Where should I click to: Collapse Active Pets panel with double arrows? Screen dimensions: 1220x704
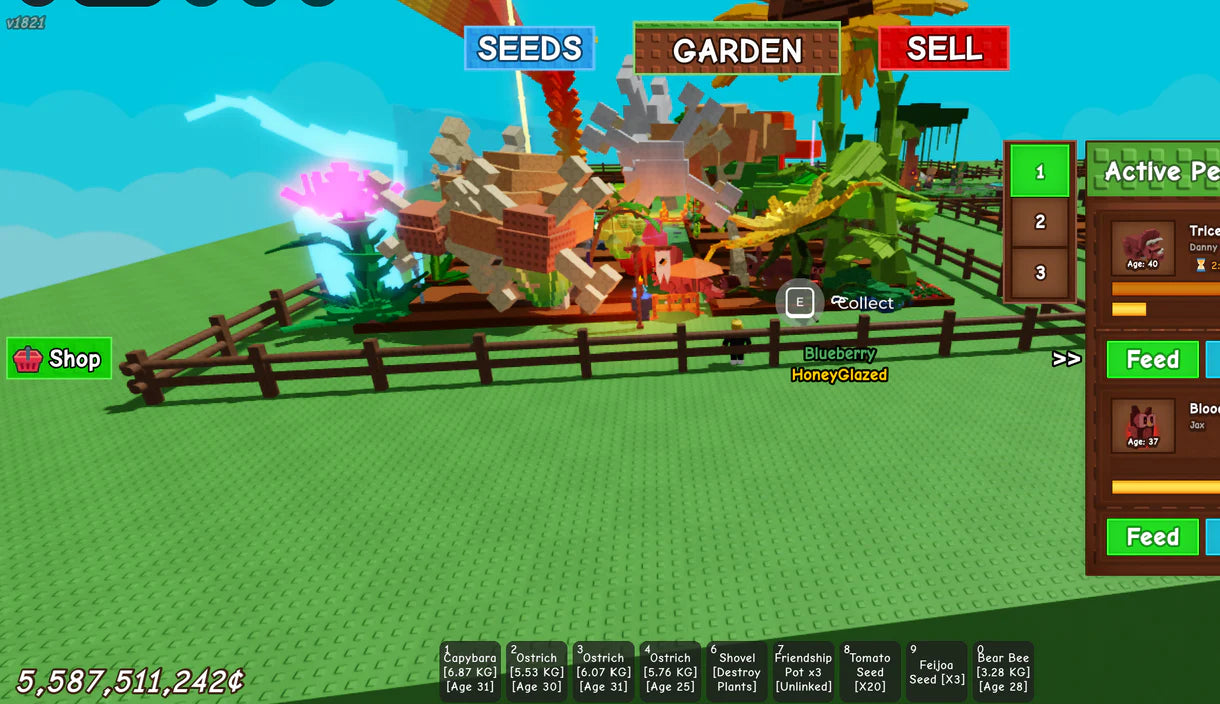(x=1066, y=359)
